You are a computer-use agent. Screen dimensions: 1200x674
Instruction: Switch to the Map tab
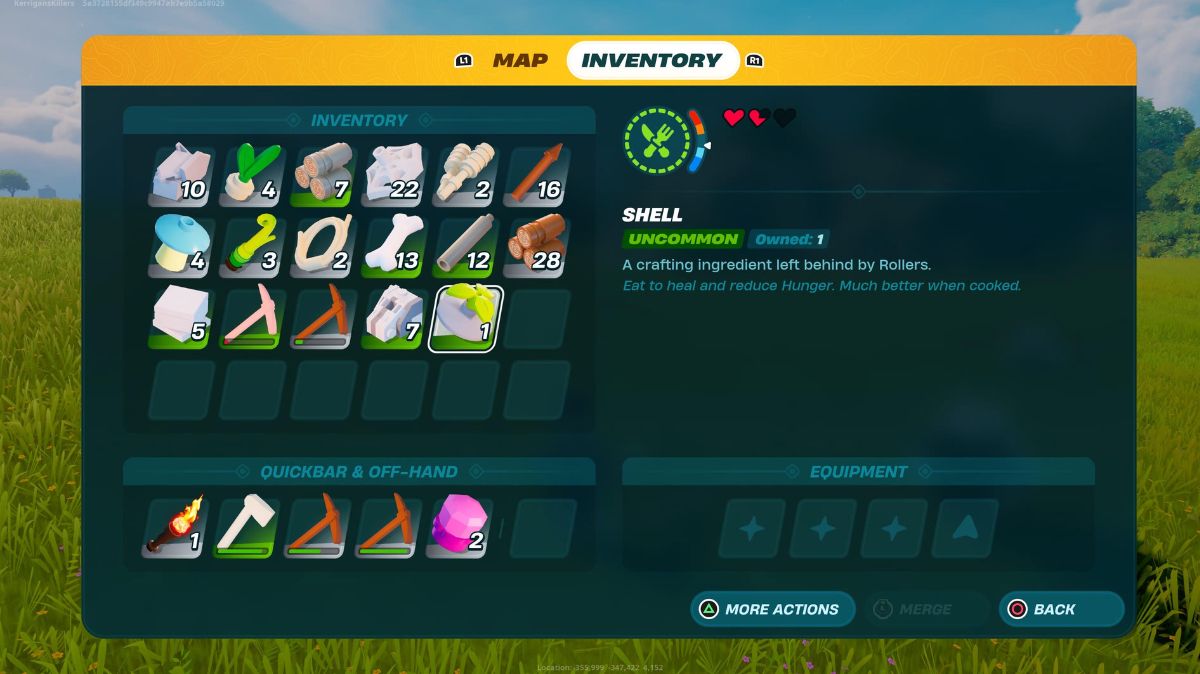(x=520, y=60)
